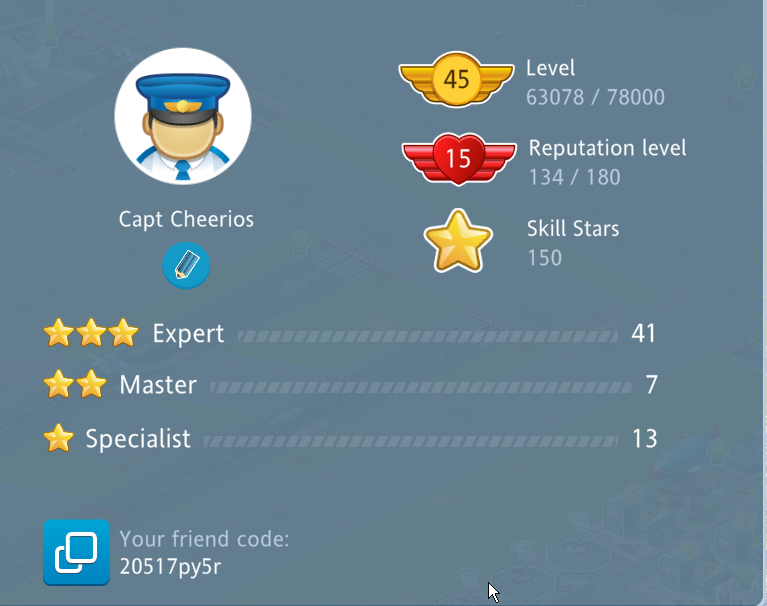This screenshot has width=767, height=606.
Task: Copy your friend code
Action: pyautogui.click(x=76, y=552)
